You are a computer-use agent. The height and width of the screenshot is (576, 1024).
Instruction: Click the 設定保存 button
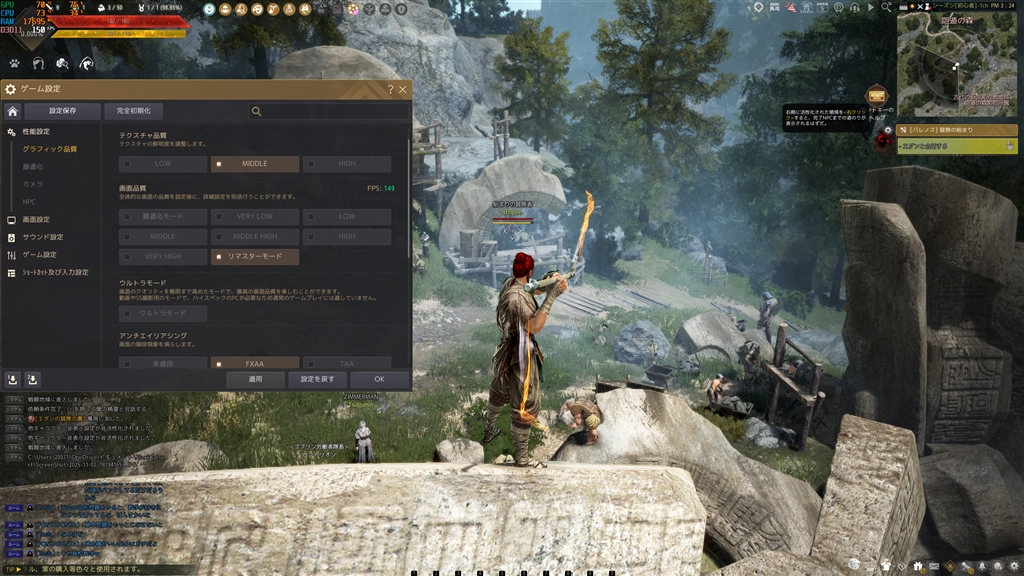tap(62, 111)
